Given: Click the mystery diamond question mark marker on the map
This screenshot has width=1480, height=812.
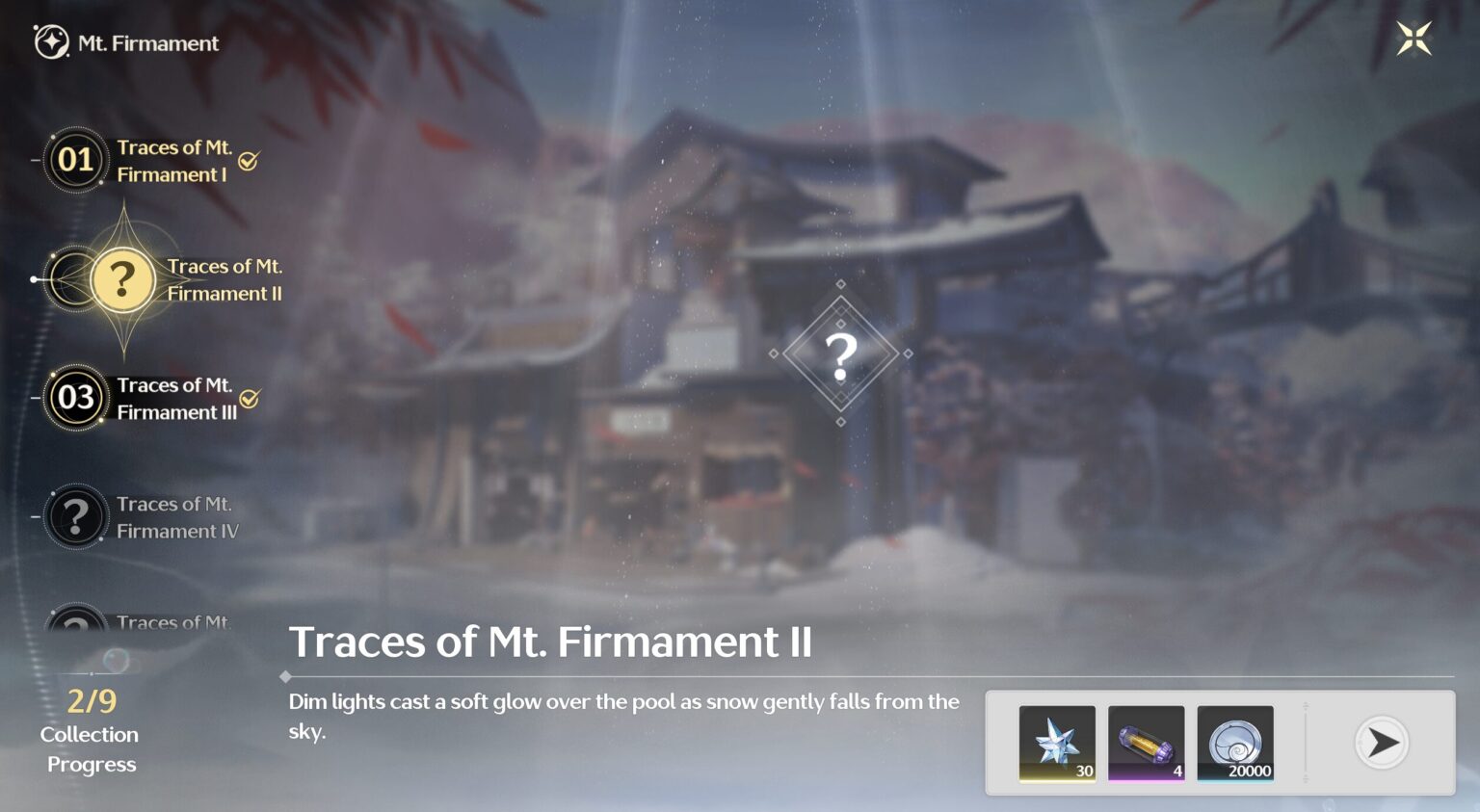Looking at the screenshot, I should pos(842,354).
